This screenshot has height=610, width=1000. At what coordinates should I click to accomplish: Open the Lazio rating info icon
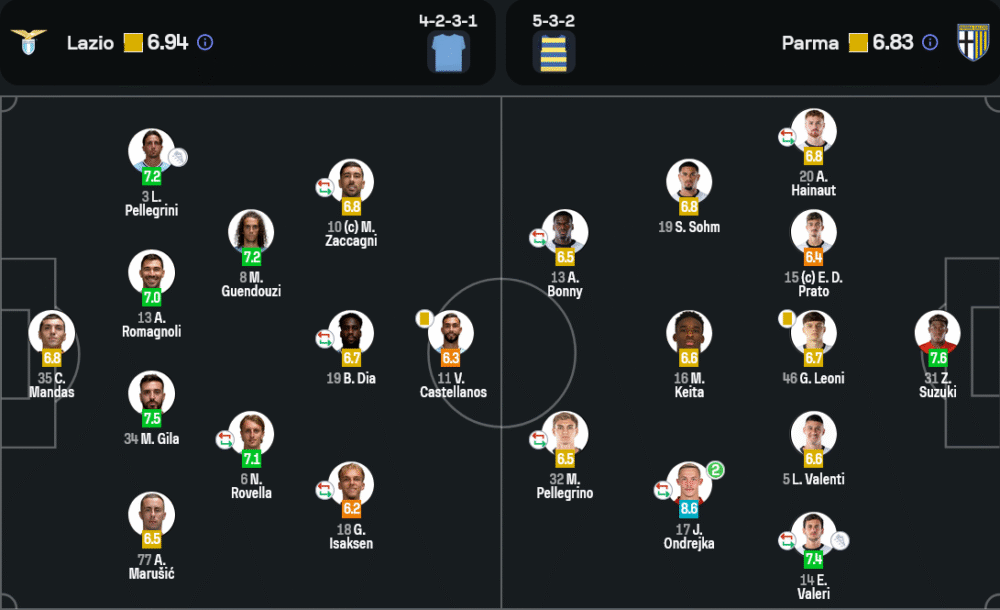tap(205, 42)
